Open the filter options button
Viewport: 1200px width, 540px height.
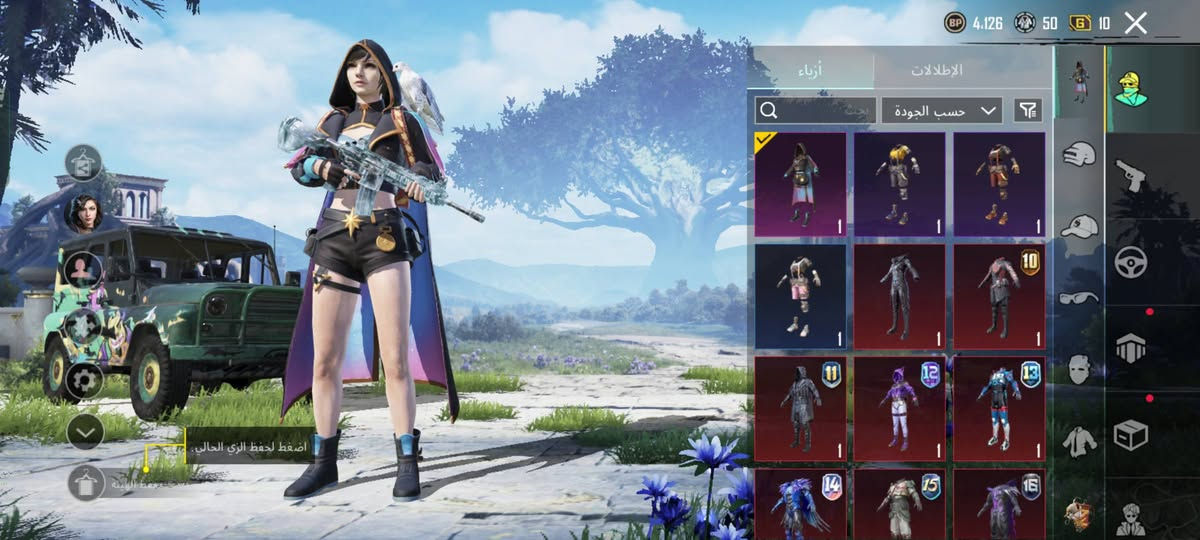point(1027,110)
